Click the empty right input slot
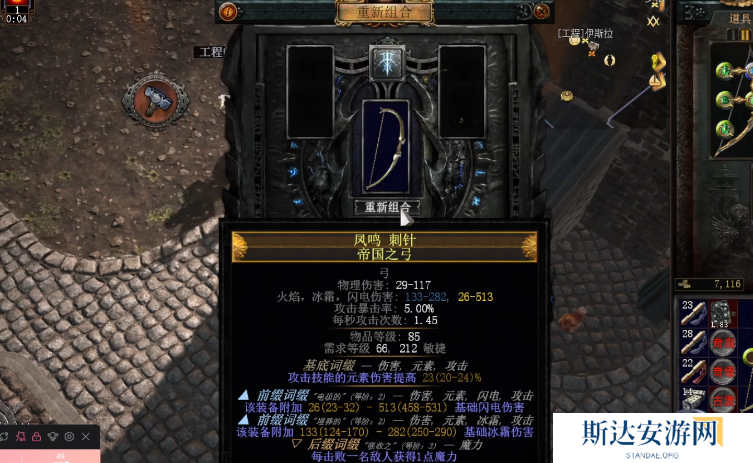The image size is (753, 463). coord(461,92)
